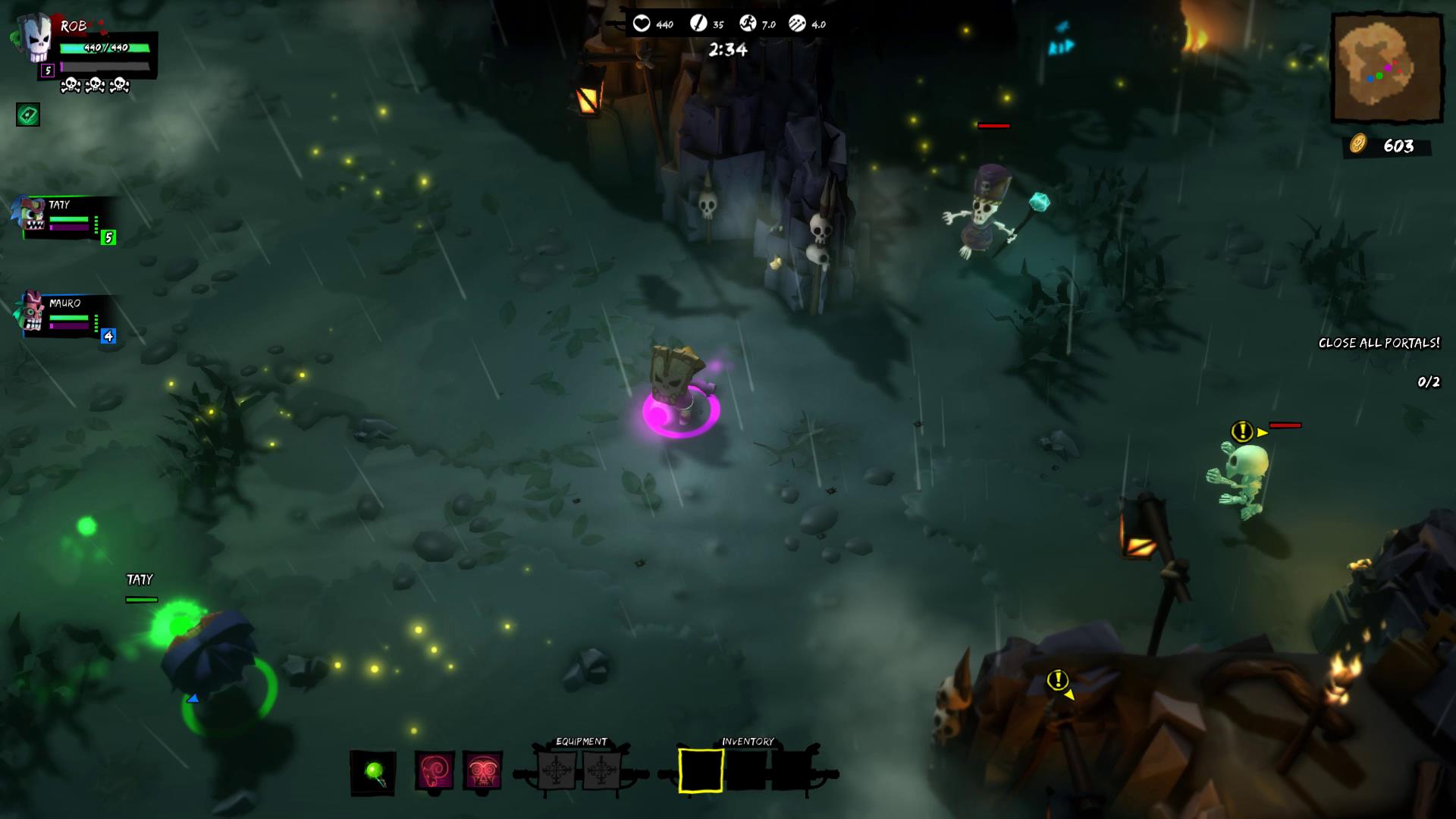Screen dimensions: 1456x819
Task: Select Tati's party portrait
Action: (x=32, y=215)
